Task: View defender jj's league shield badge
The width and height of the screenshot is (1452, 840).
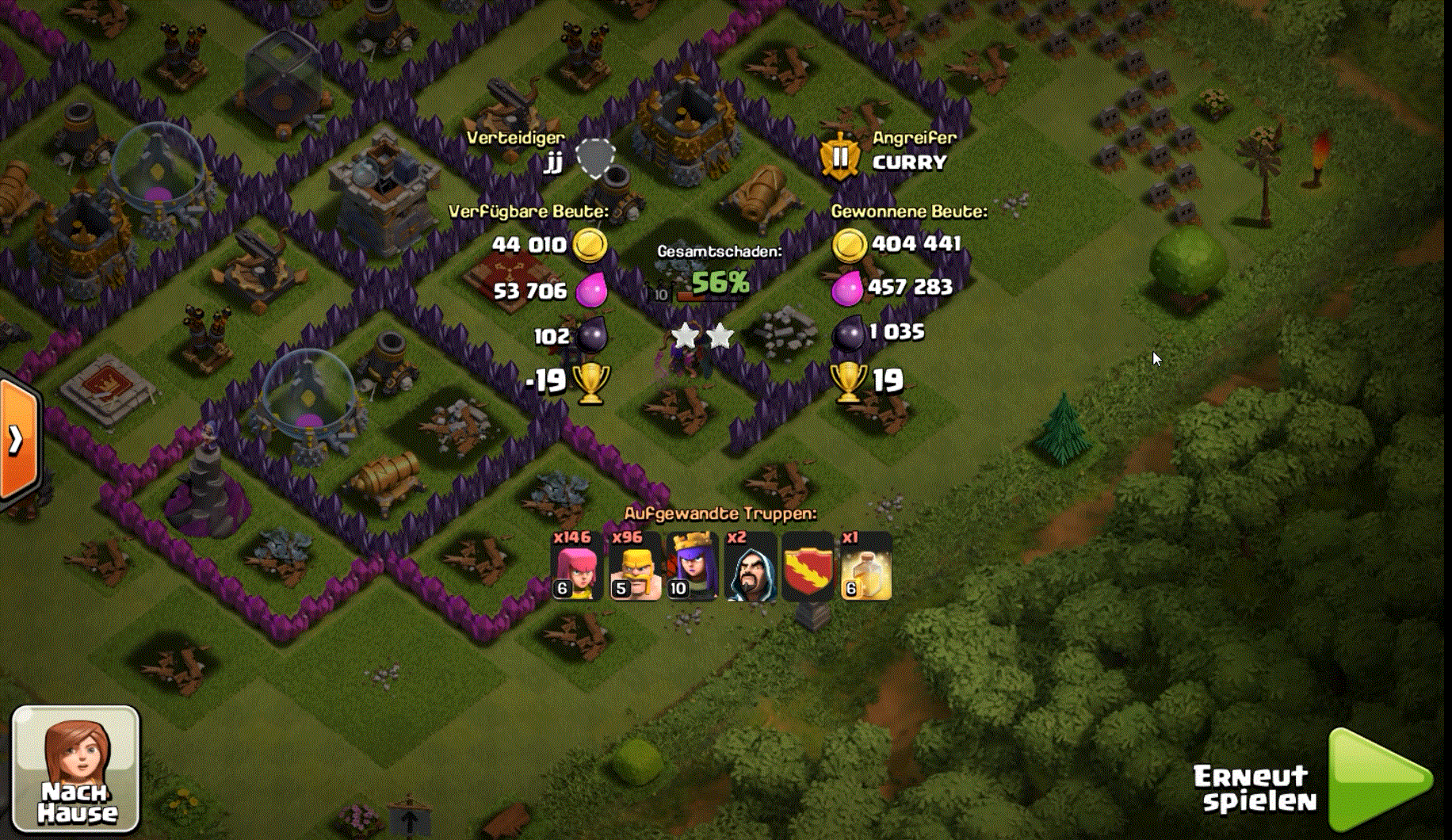Action: point(595,158)
